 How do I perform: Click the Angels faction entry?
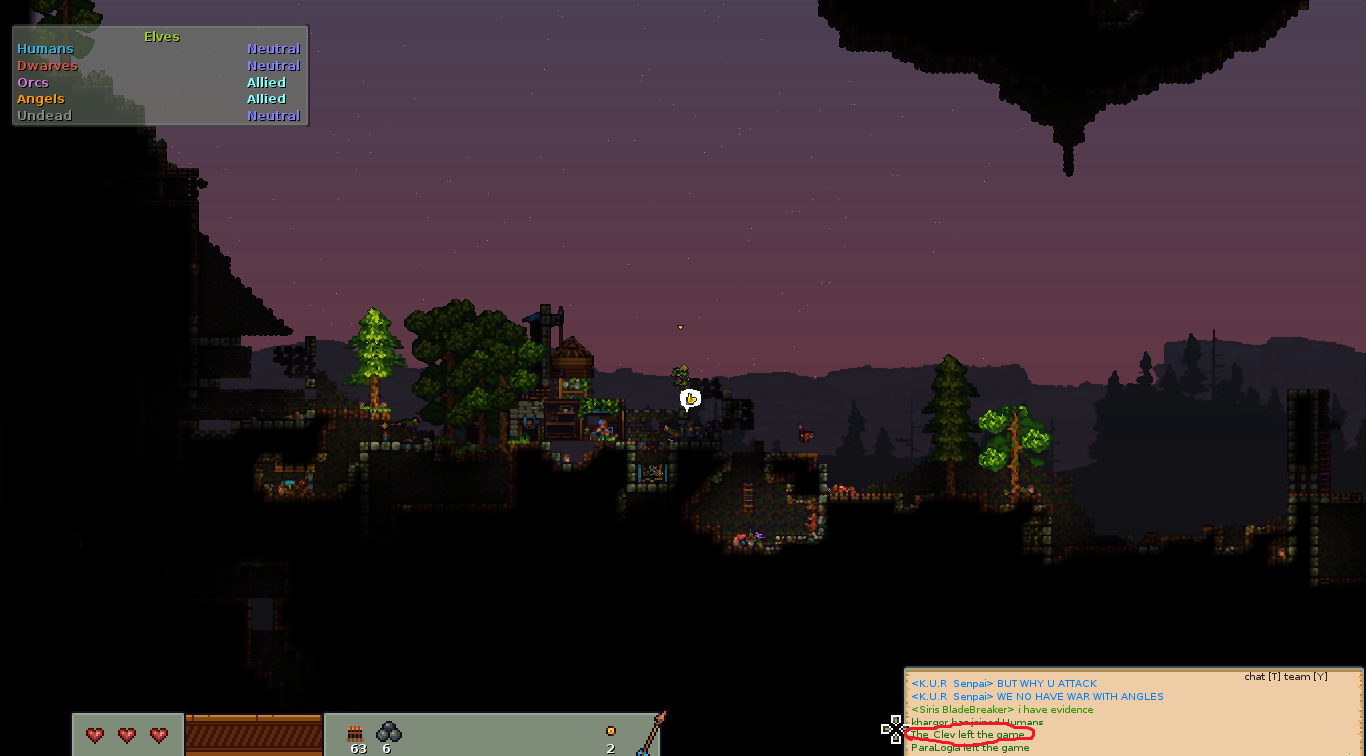click(41, 99)
